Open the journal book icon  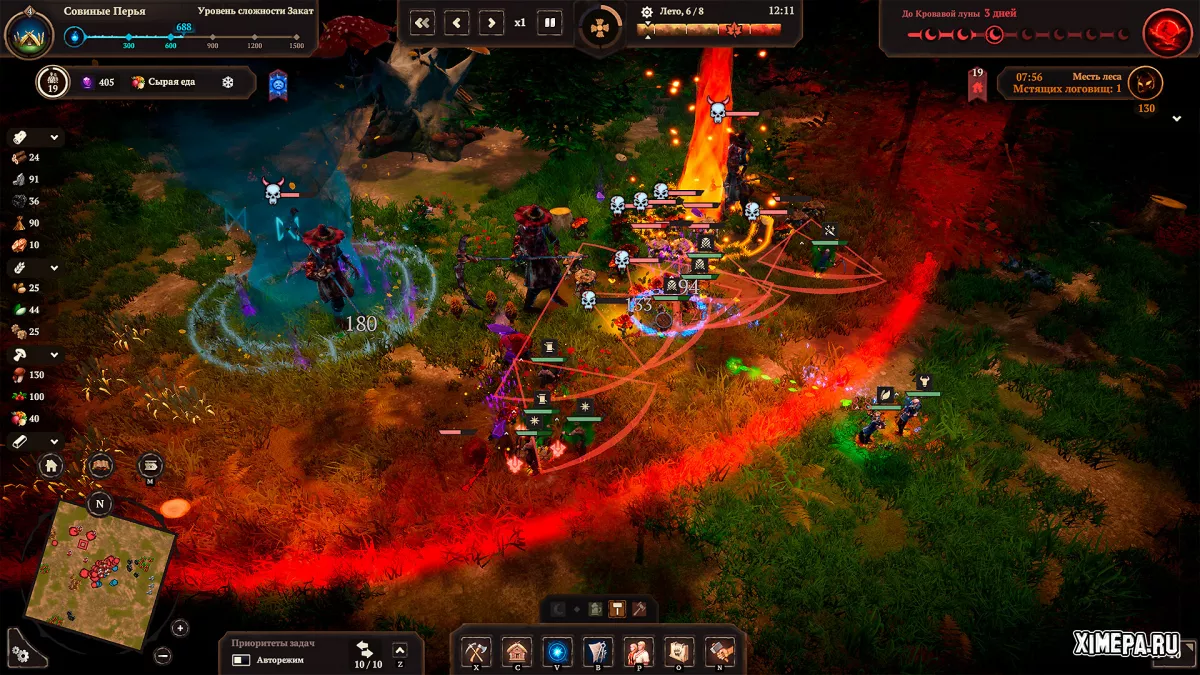tap(100, 465)
